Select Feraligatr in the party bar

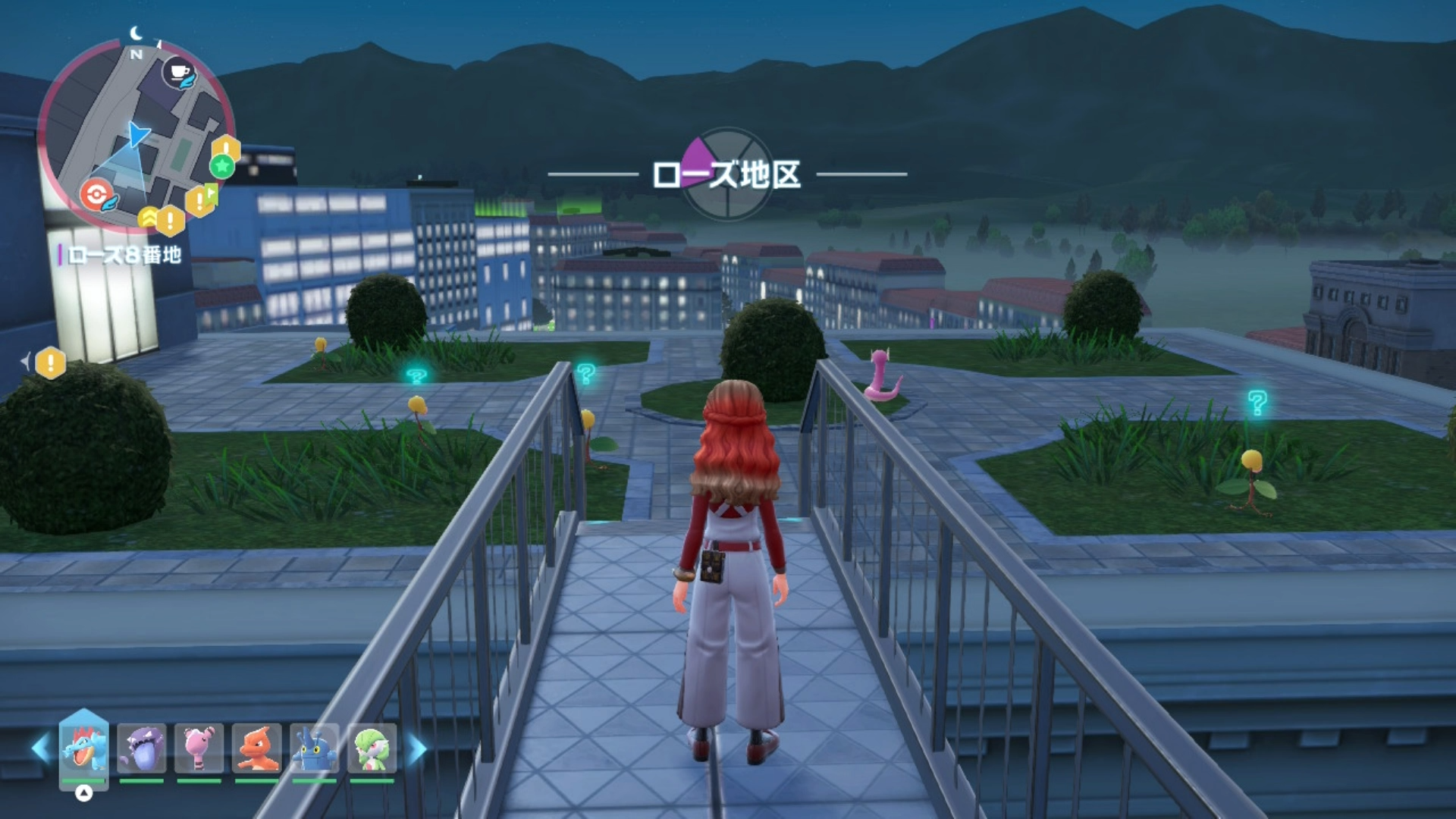[x=83, y=748]
